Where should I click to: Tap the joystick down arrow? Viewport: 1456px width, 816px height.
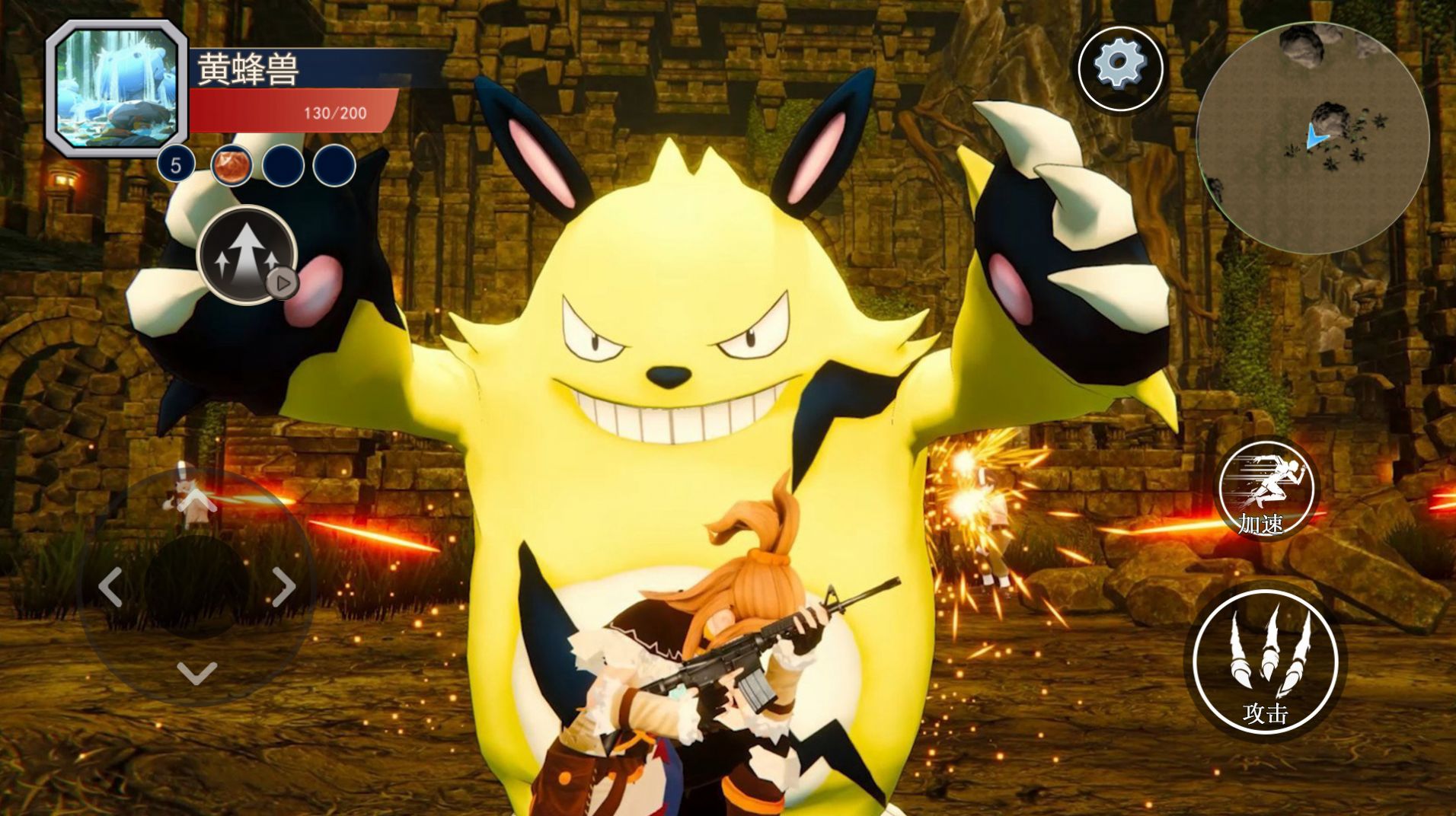tap(197, 673)
